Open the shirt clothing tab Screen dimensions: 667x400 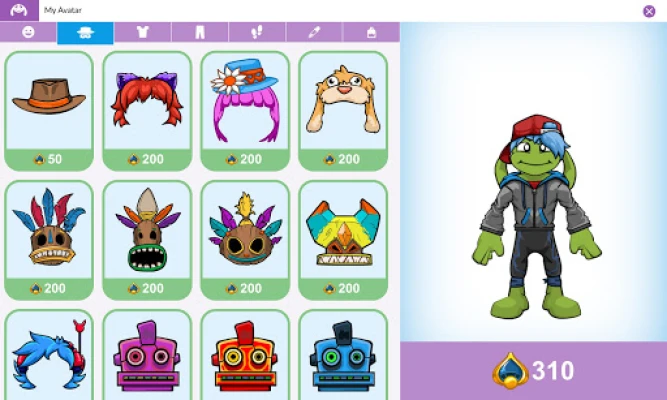click(x=142, y=32)
